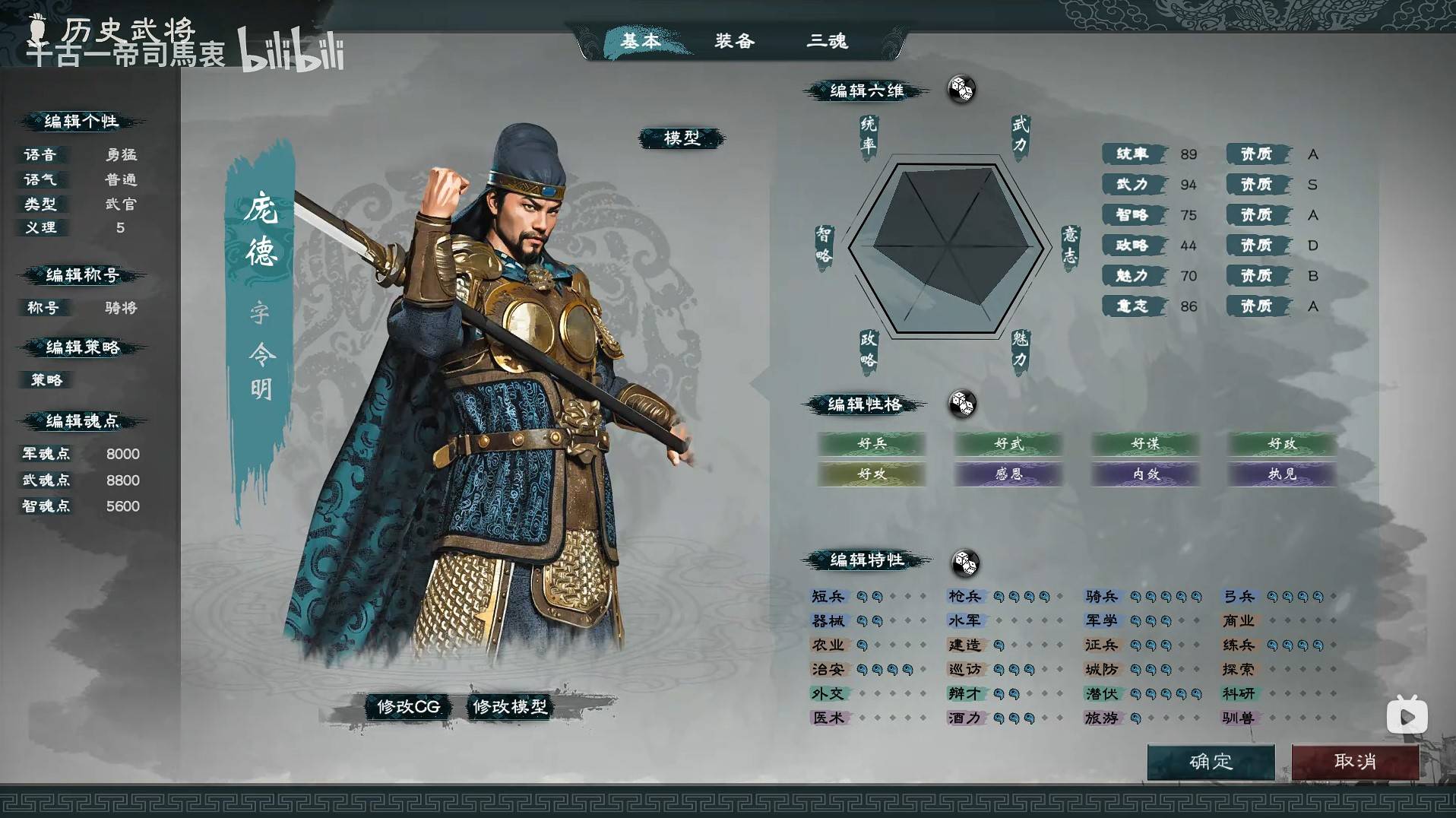
Task: Change the 类型 selector showing 武官
Action: [122, 204]
